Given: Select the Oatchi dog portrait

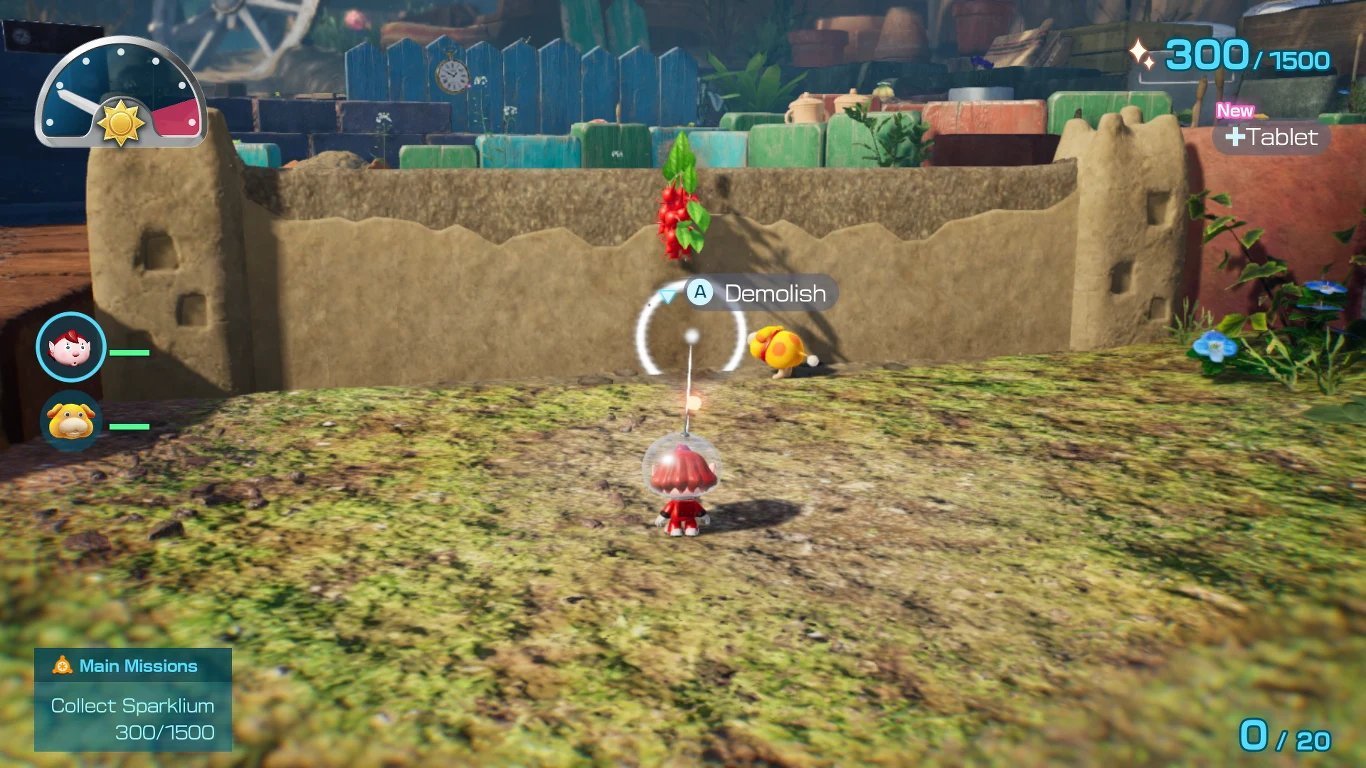Looking at the screenshot, I should pyautogui.click(x=70, y=423).
